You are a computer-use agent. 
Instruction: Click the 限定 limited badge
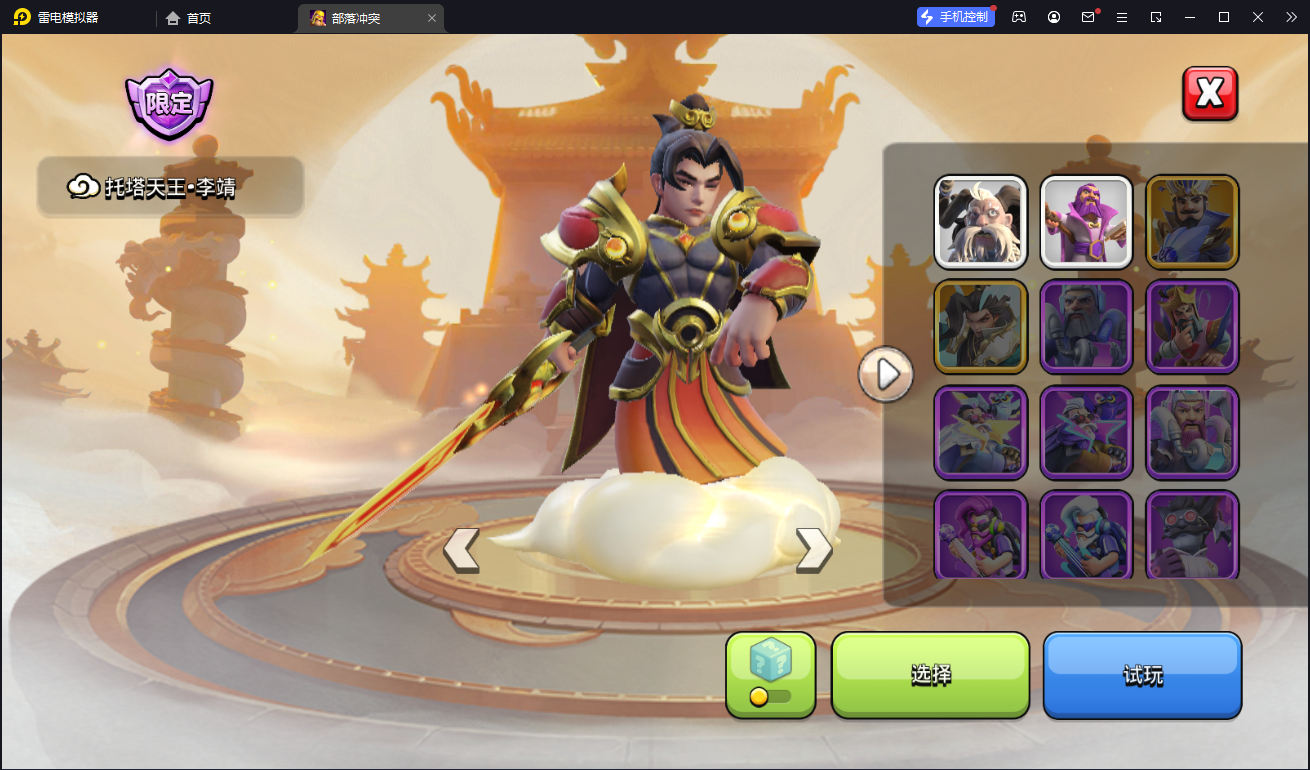pos(169,103)
